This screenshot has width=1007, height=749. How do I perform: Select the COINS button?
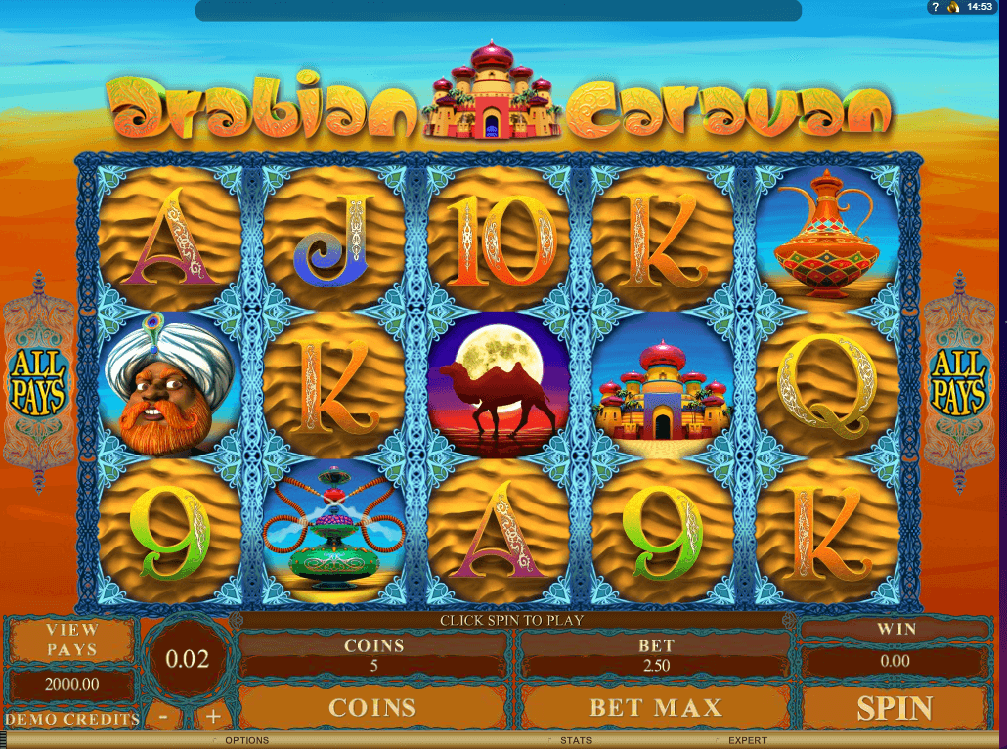pos(372,708)
